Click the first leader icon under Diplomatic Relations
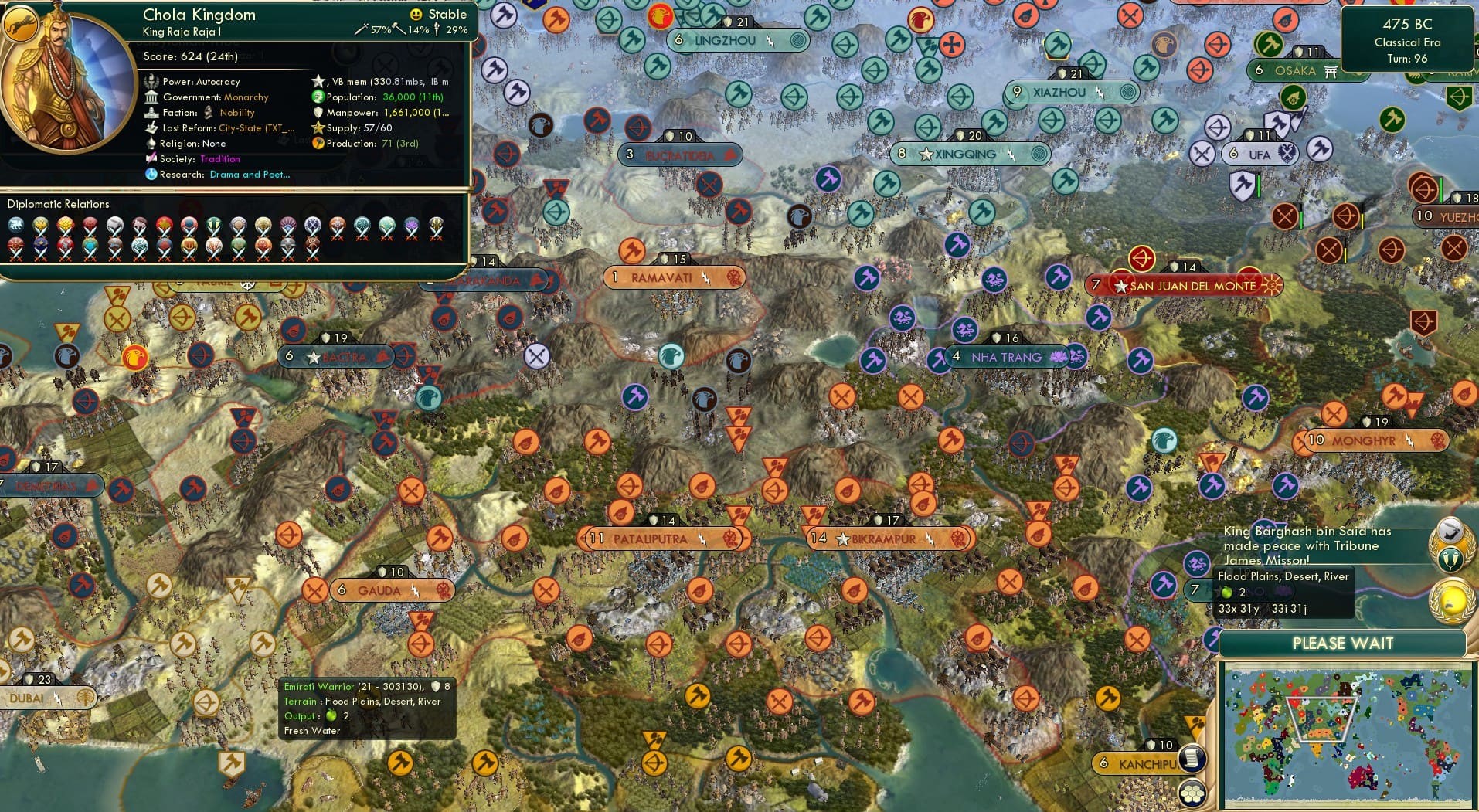This screenshot has height=812, width=1479. point(15,224)
